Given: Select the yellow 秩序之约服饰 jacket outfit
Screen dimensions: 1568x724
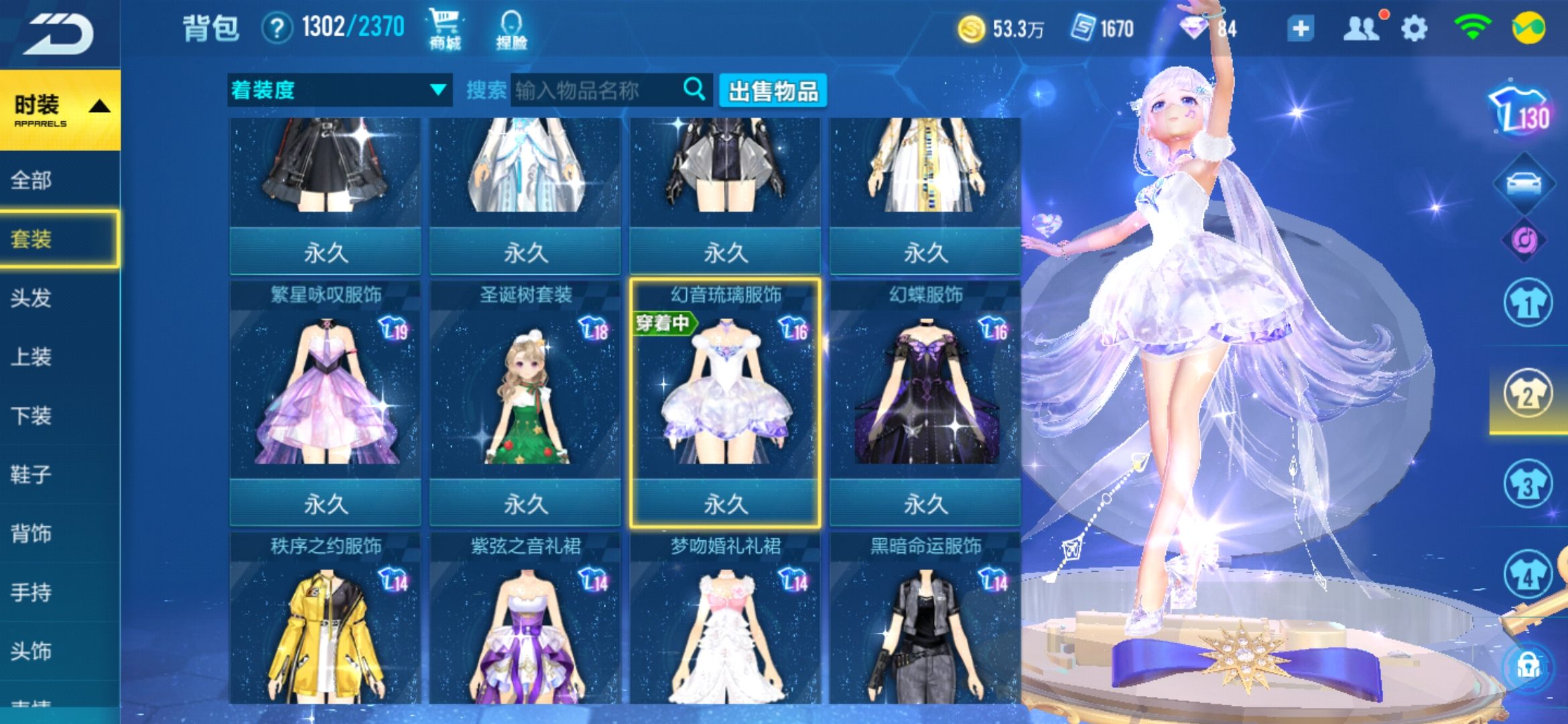Looking at the screenshot, I should point(326,623).
